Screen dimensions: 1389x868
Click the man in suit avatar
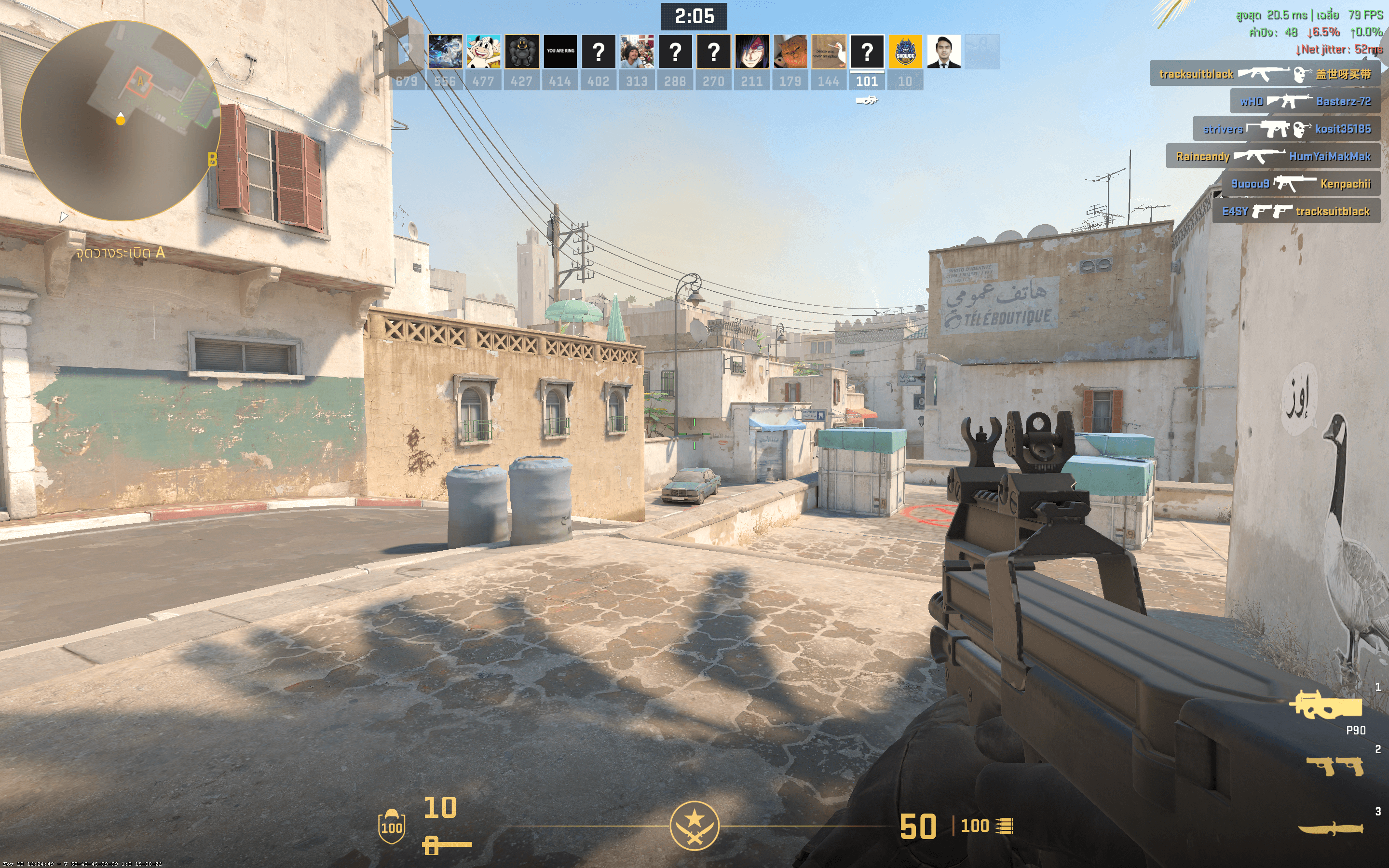[x=943, y=52]
